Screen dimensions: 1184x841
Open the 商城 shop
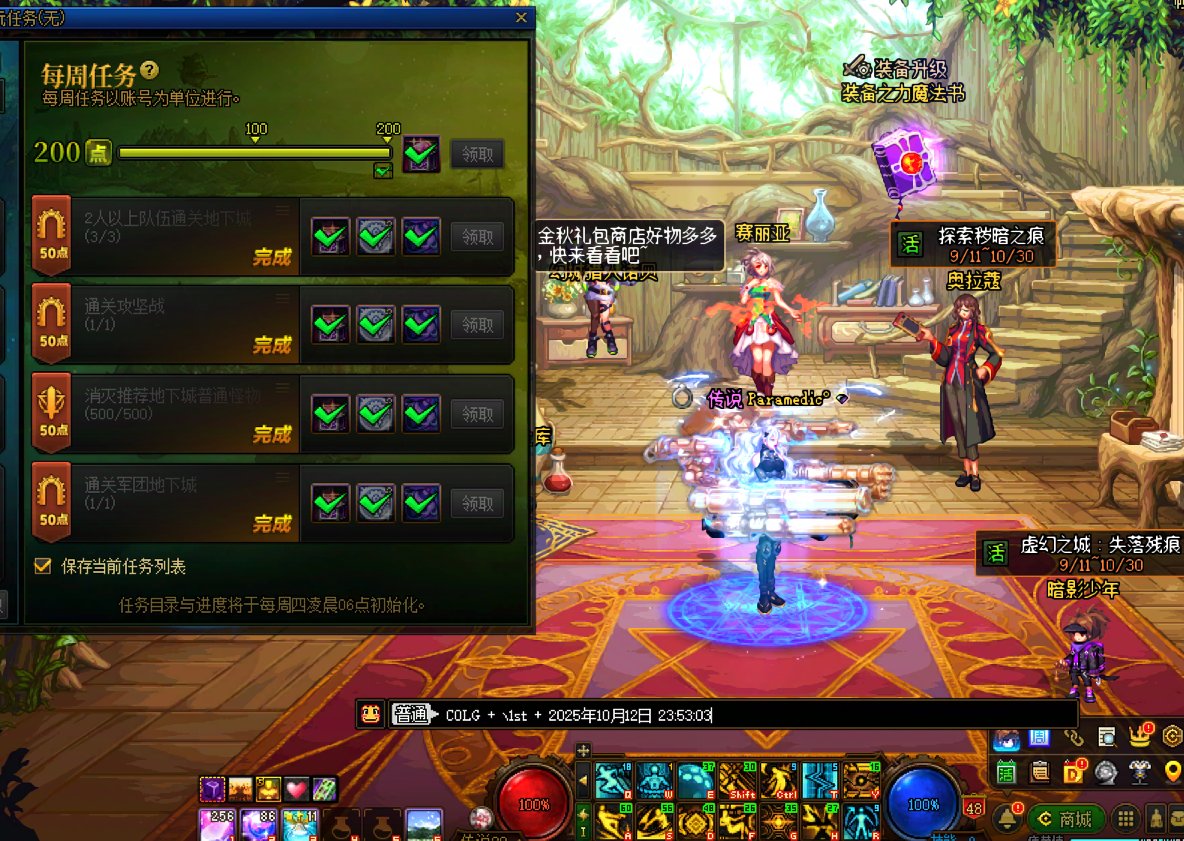tap(1066, 819)
